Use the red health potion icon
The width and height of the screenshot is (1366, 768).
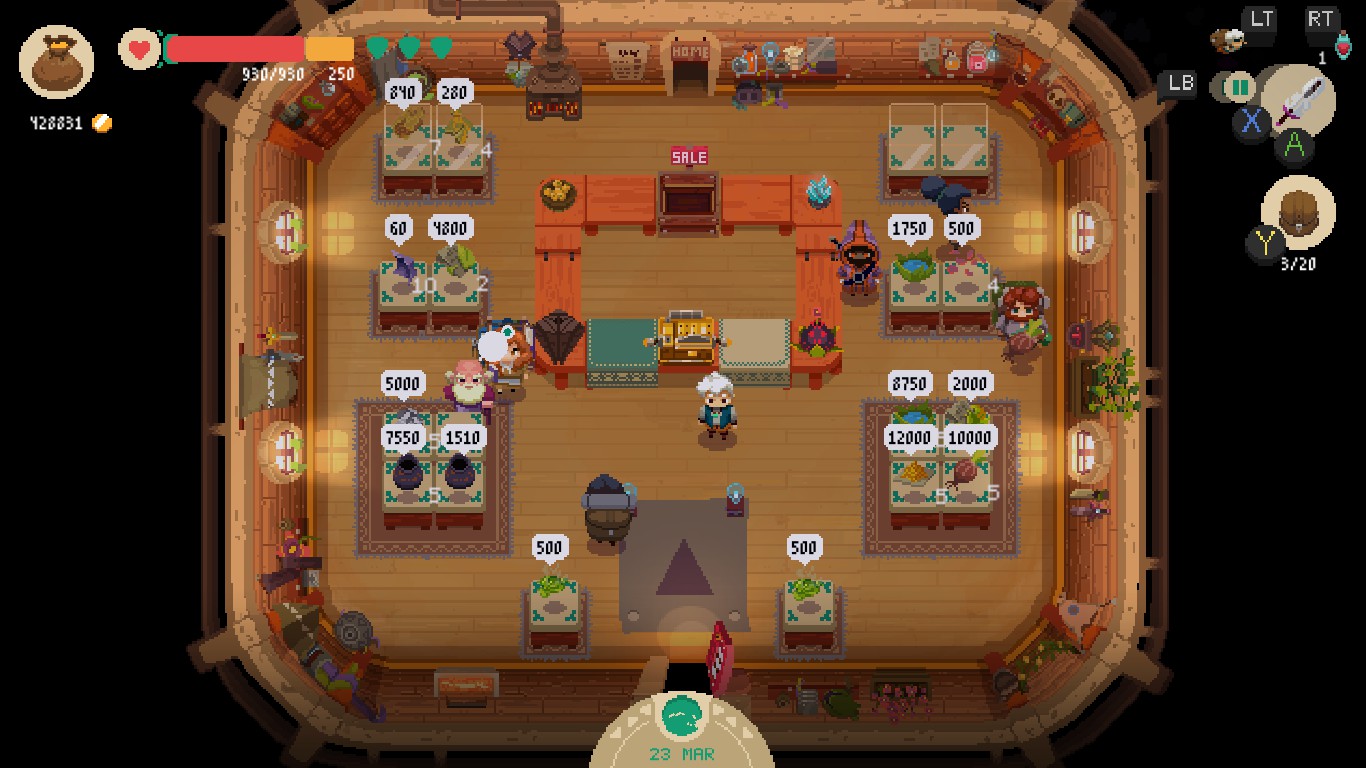click(x=1342, y=47)
